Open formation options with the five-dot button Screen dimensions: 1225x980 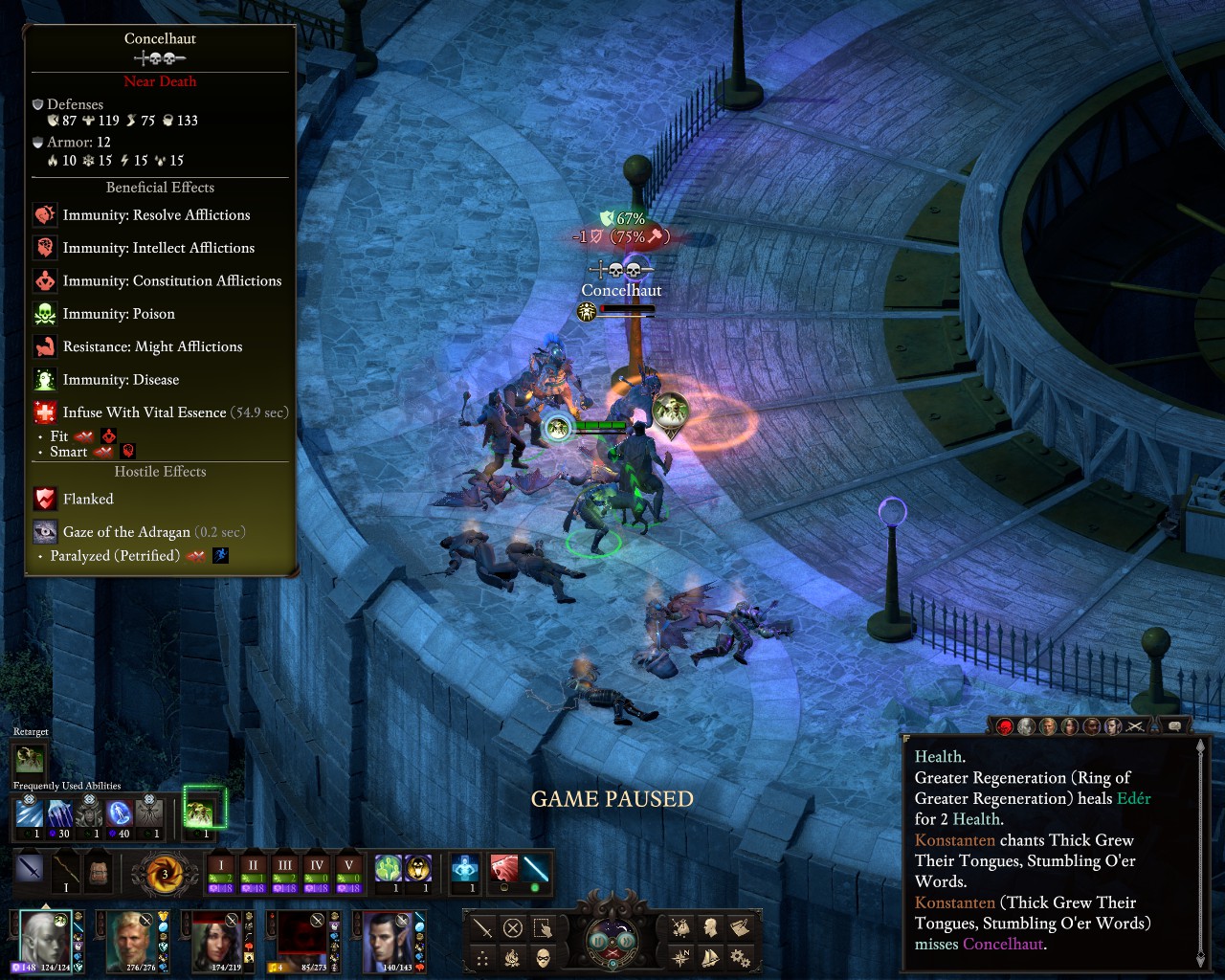pos(483,957)
